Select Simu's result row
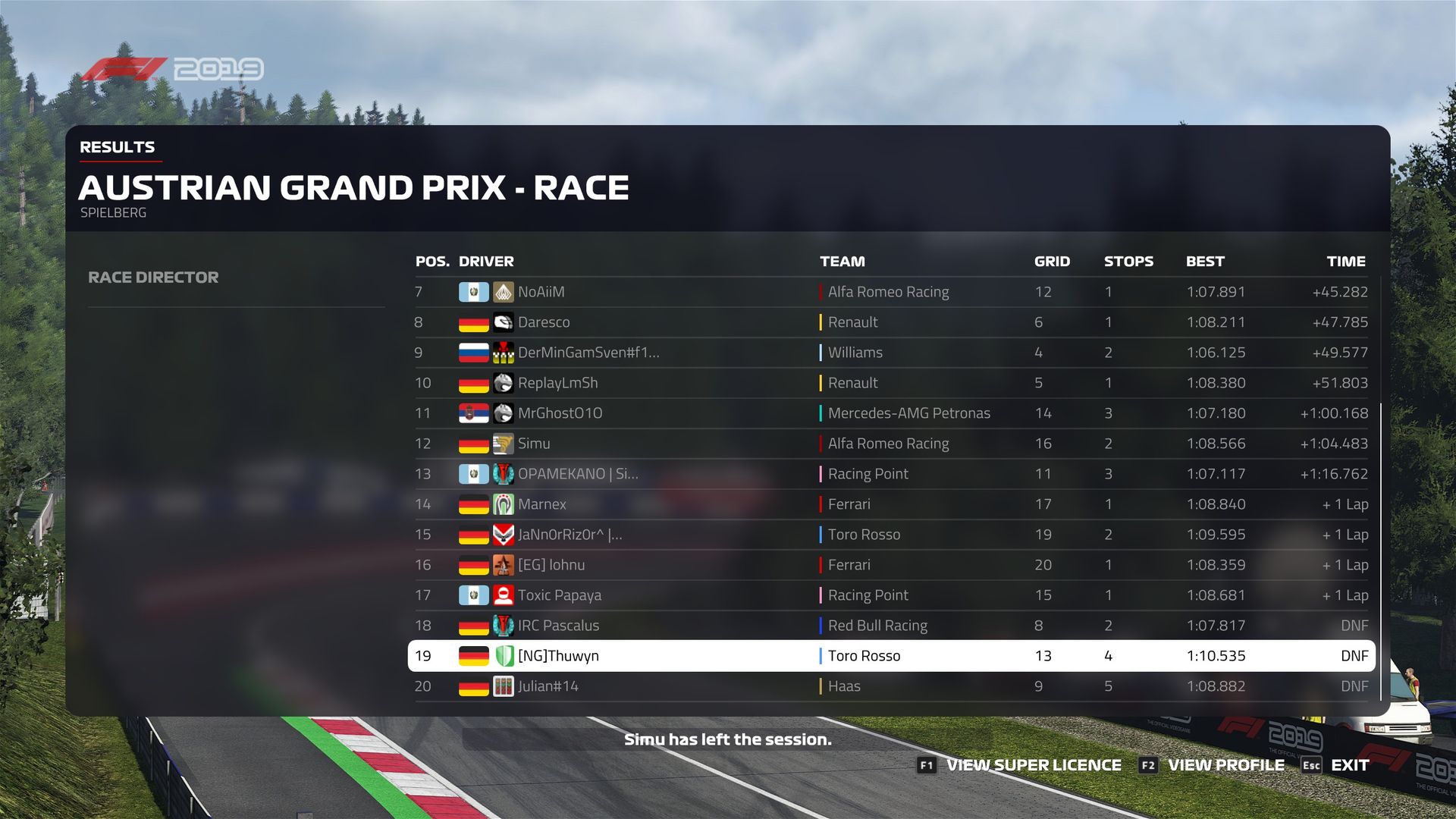 (891, 444)
